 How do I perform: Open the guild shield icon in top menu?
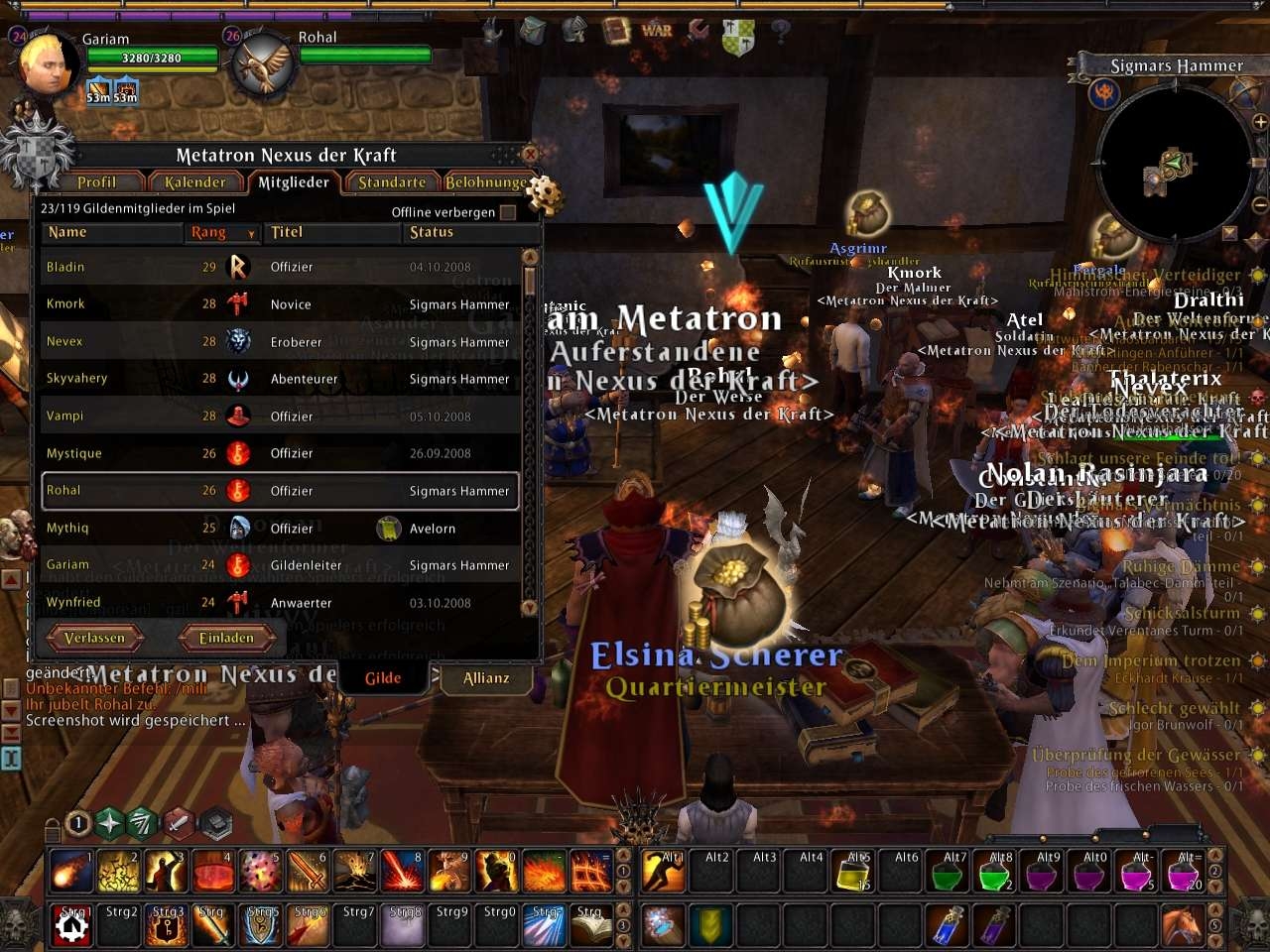pos(738,38)
